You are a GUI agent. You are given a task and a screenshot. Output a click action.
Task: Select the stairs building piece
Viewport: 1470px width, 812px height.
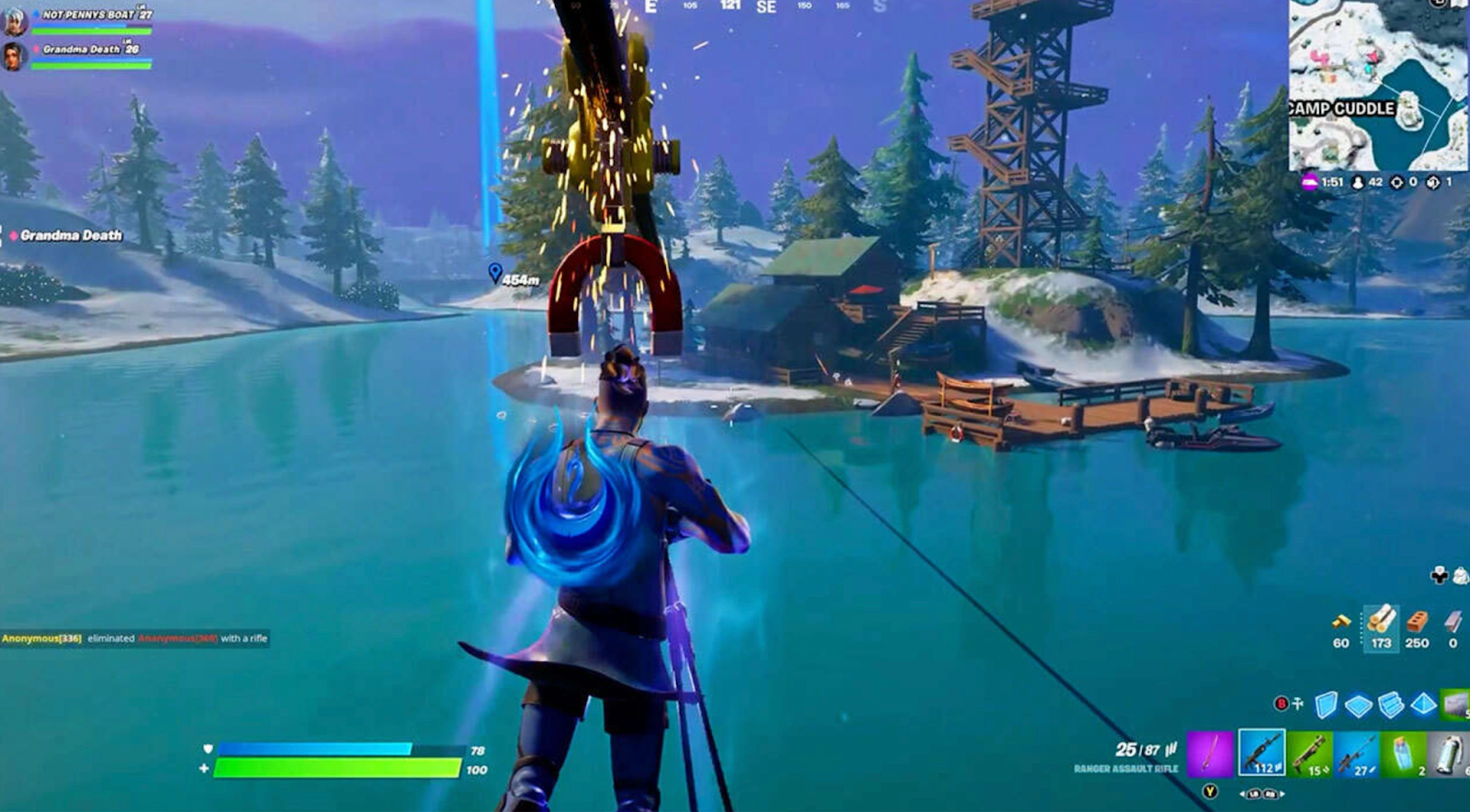tap(1391, 705)
